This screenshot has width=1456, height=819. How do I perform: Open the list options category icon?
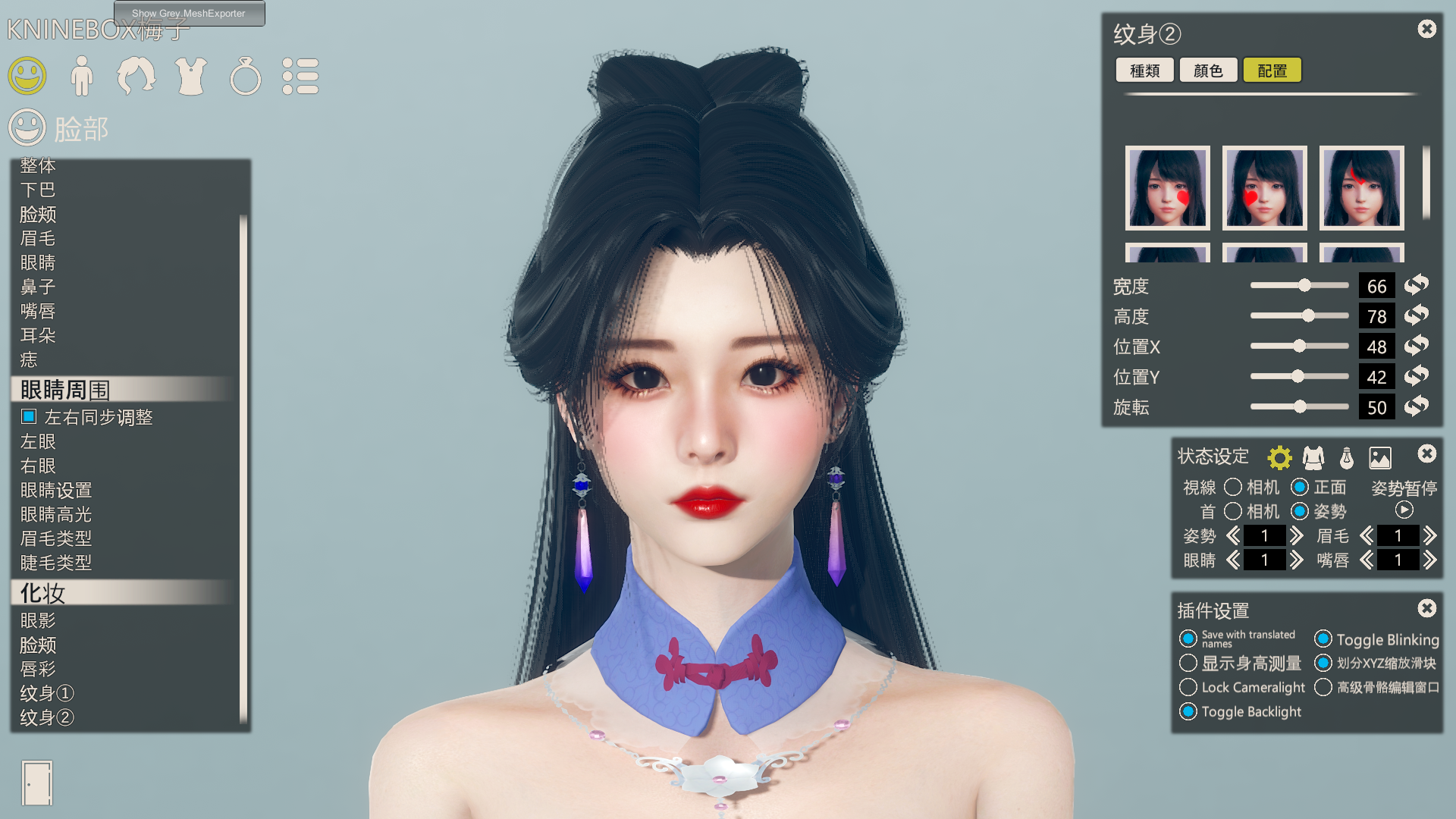pos(300,77)
